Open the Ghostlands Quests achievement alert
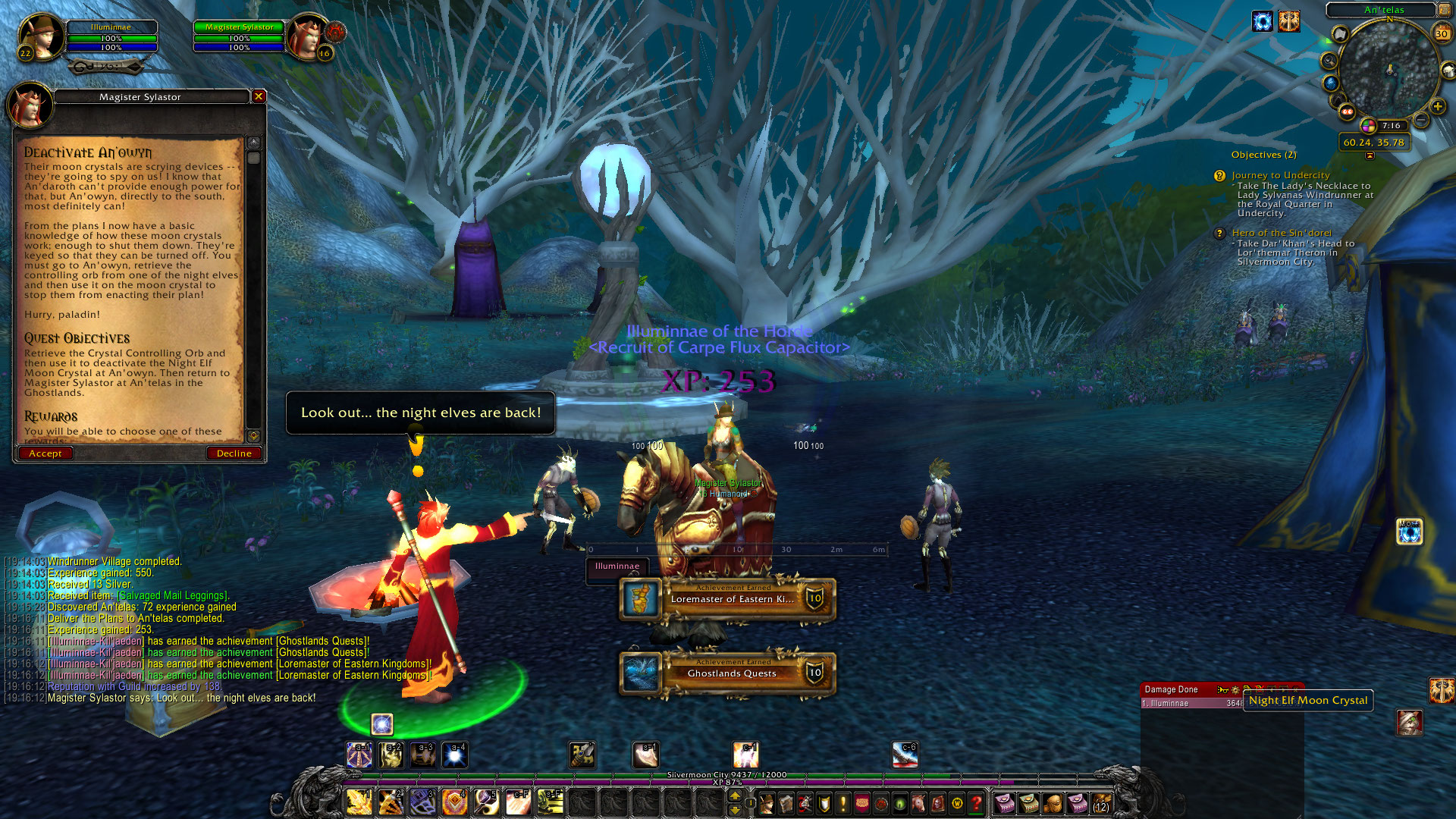 click(728, 673)
